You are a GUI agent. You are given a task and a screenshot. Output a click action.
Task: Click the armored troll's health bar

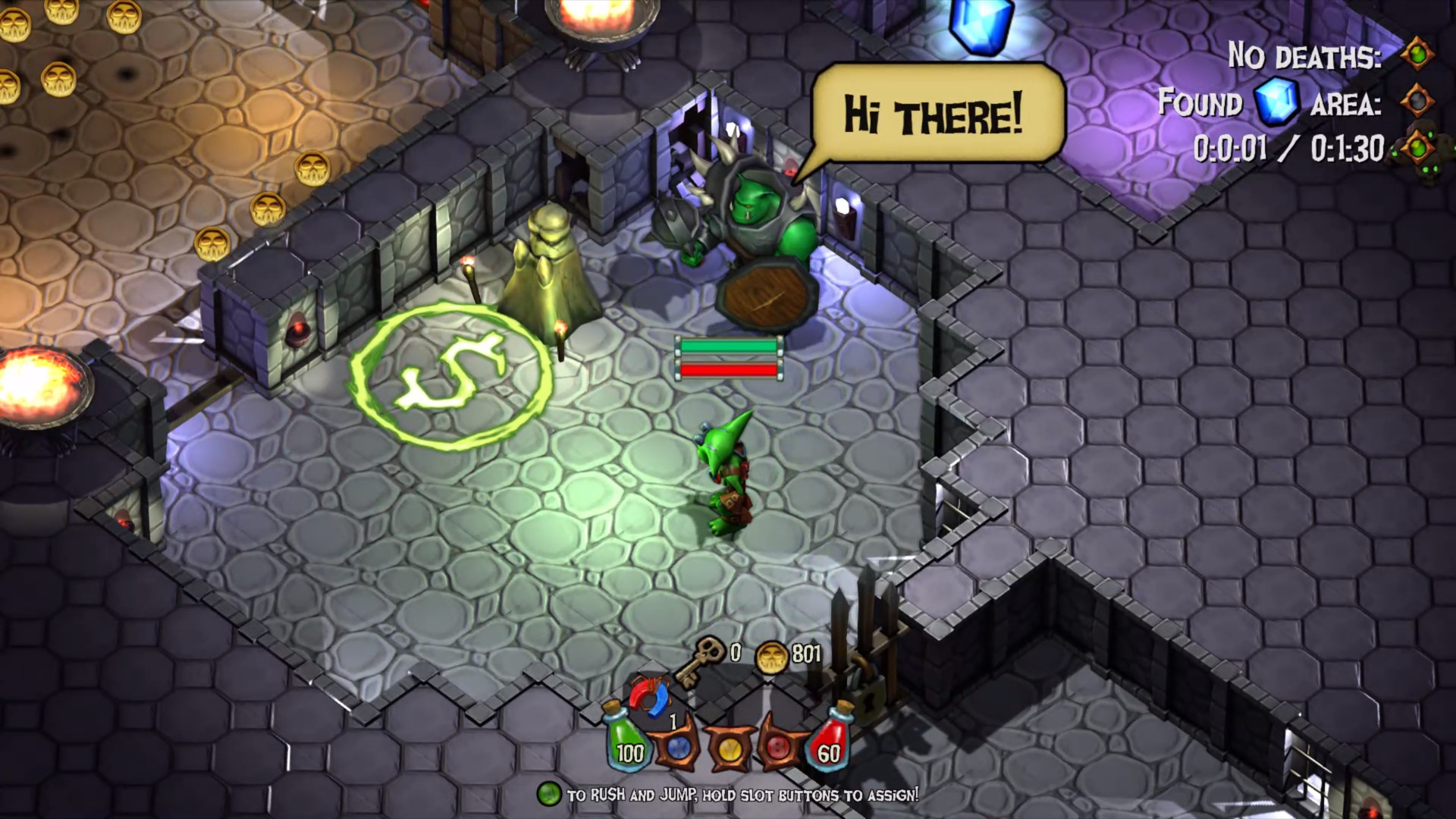pos(730,358)
